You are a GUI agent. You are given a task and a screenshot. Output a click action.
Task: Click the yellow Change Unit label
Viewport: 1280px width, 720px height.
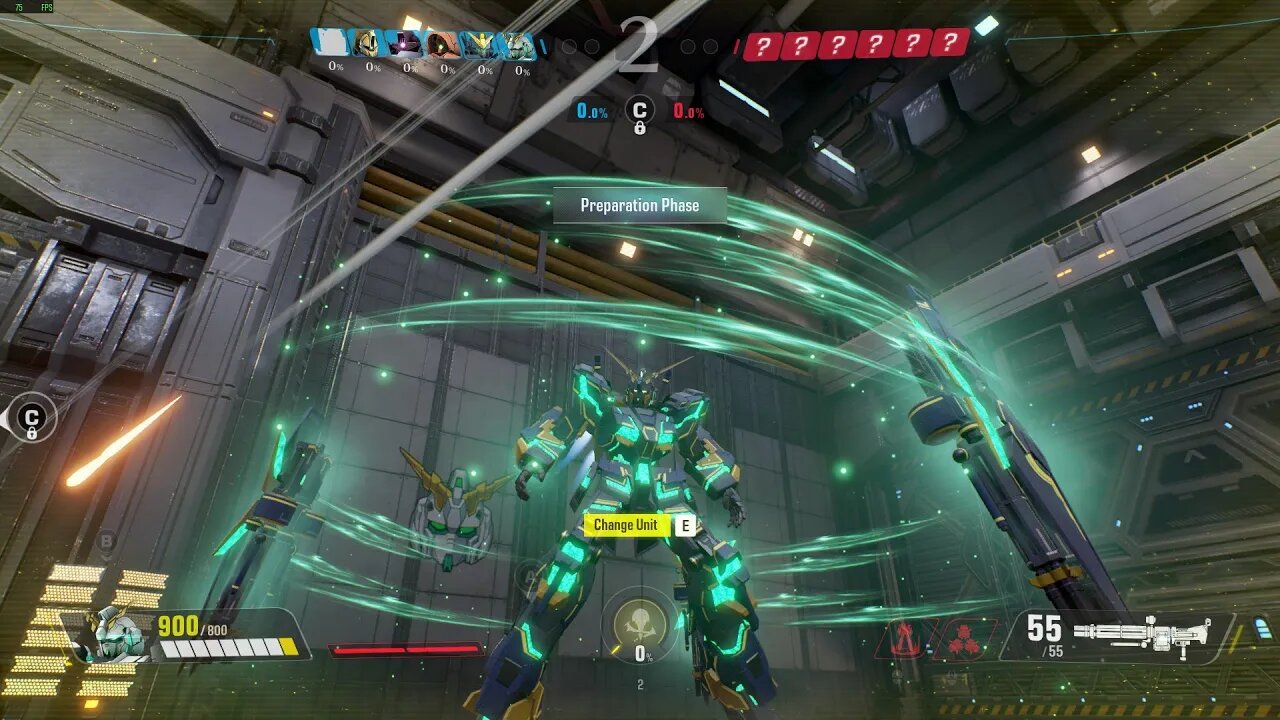(626, 525)
